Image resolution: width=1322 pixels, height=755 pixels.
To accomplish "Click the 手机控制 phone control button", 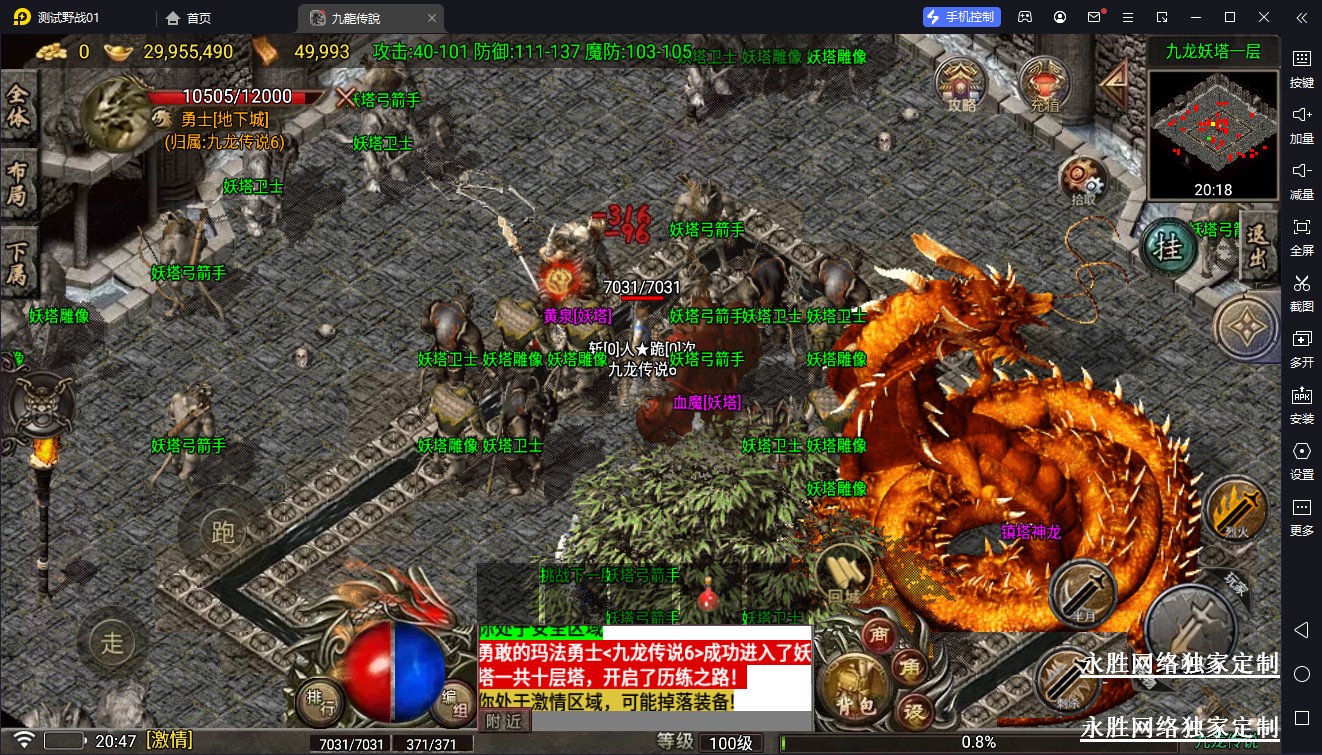I will coord(961,17).
